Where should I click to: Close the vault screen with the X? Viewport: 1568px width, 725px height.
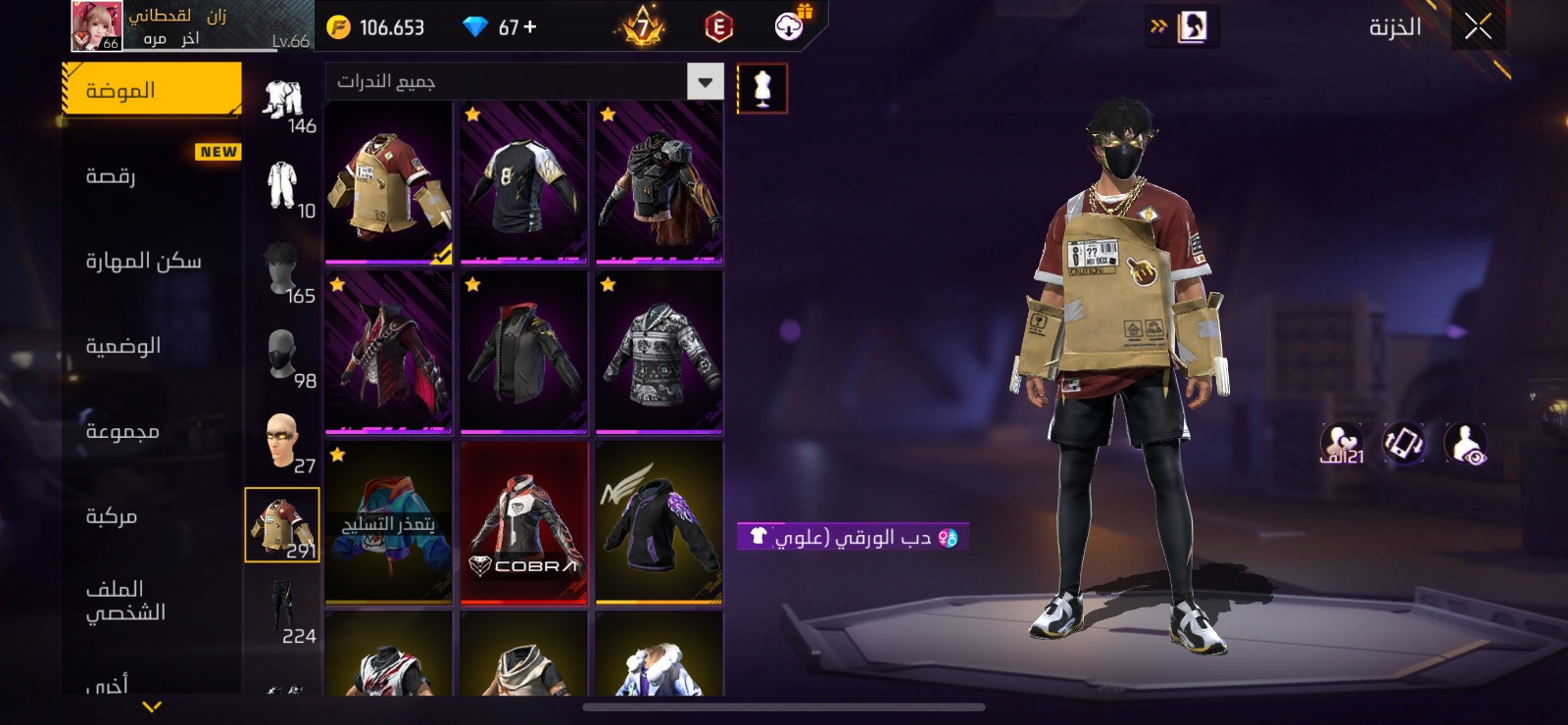[x=1478, y=26]
